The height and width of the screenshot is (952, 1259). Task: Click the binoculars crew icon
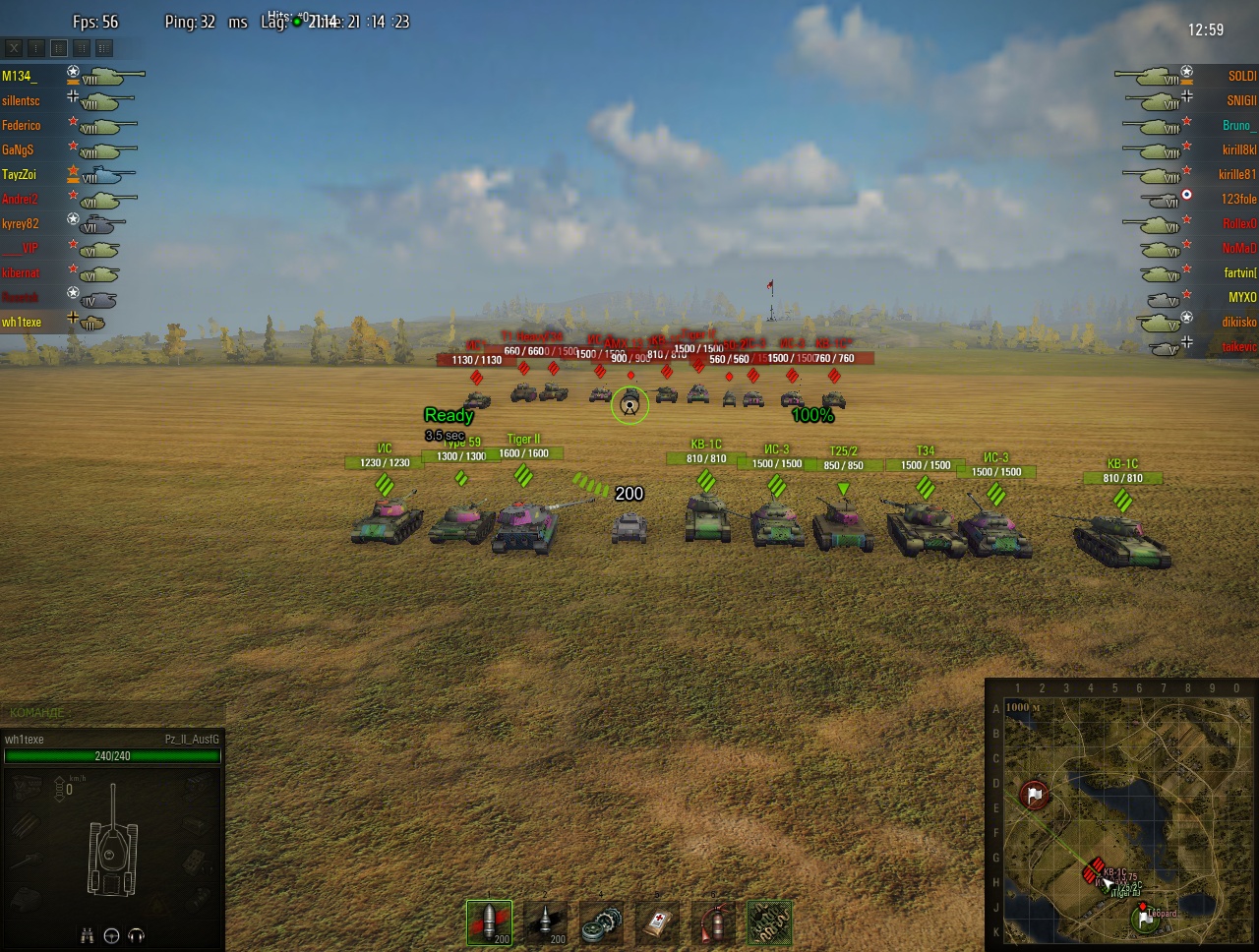tap(88, 935)
